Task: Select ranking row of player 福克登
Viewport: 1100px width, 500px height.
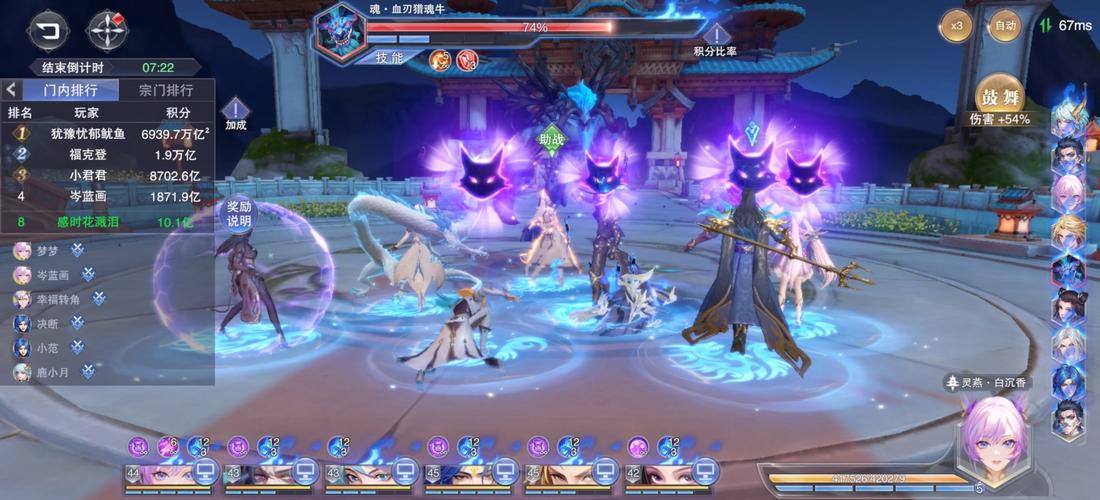Action: point(110,154)
